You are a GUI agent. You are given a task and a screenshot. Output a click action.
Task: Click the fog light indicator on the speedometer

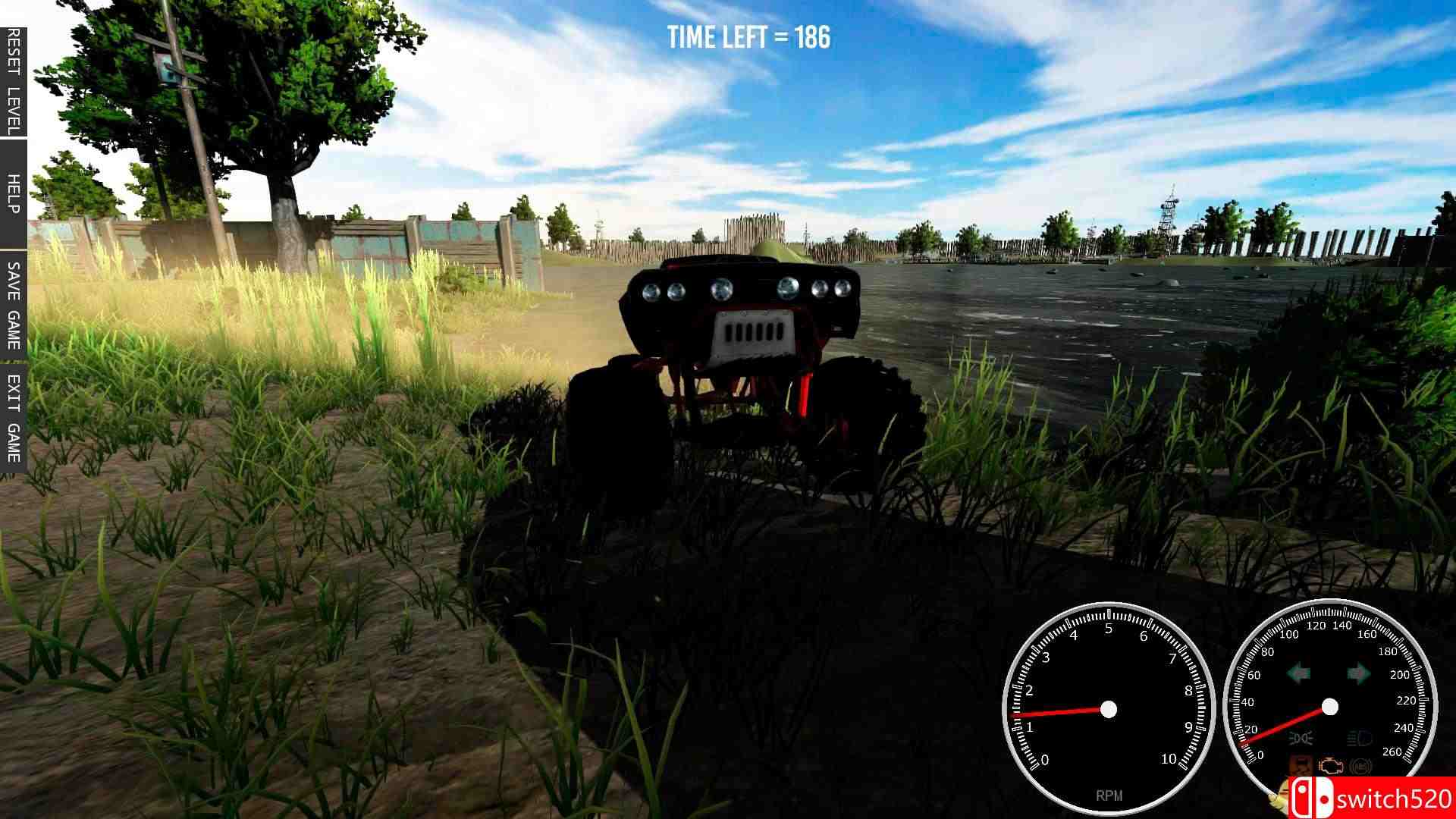pyautogui.click(x=1300, y=738)
